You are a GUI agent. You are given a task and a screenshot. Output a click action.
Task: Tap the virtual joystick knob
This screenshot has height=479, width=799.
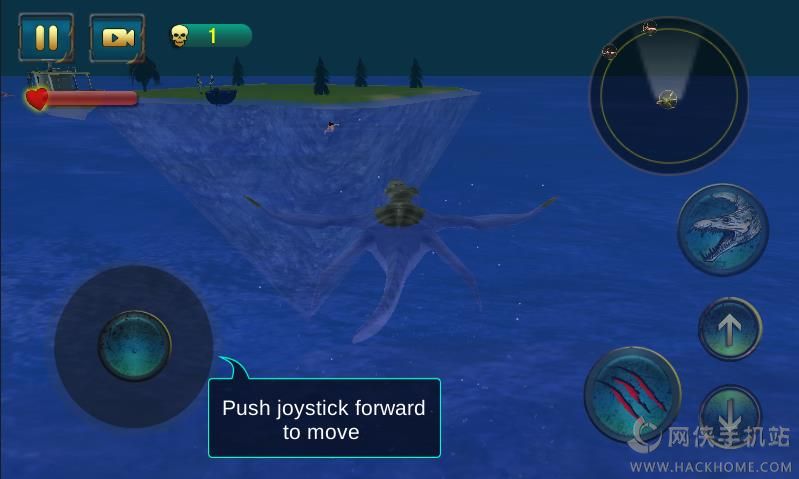point(134,345)
